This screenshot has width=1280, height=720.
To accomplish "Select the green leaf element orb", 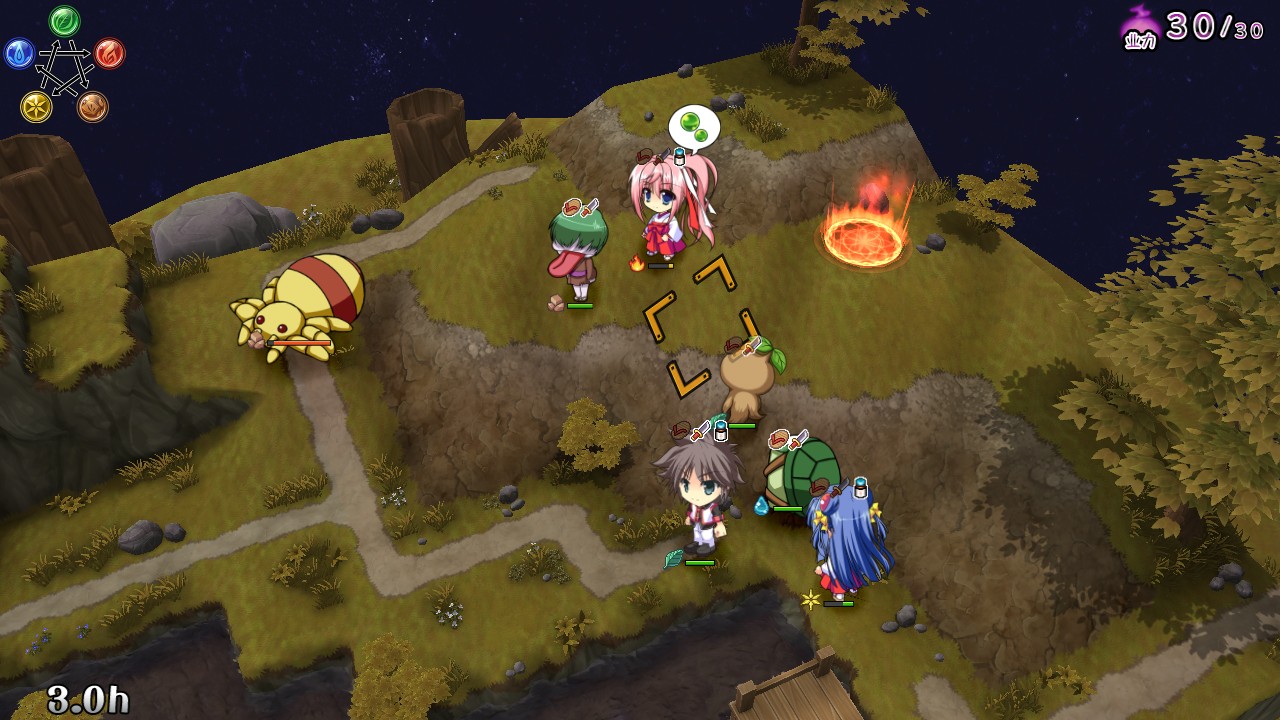I will [x=65, y=20].
